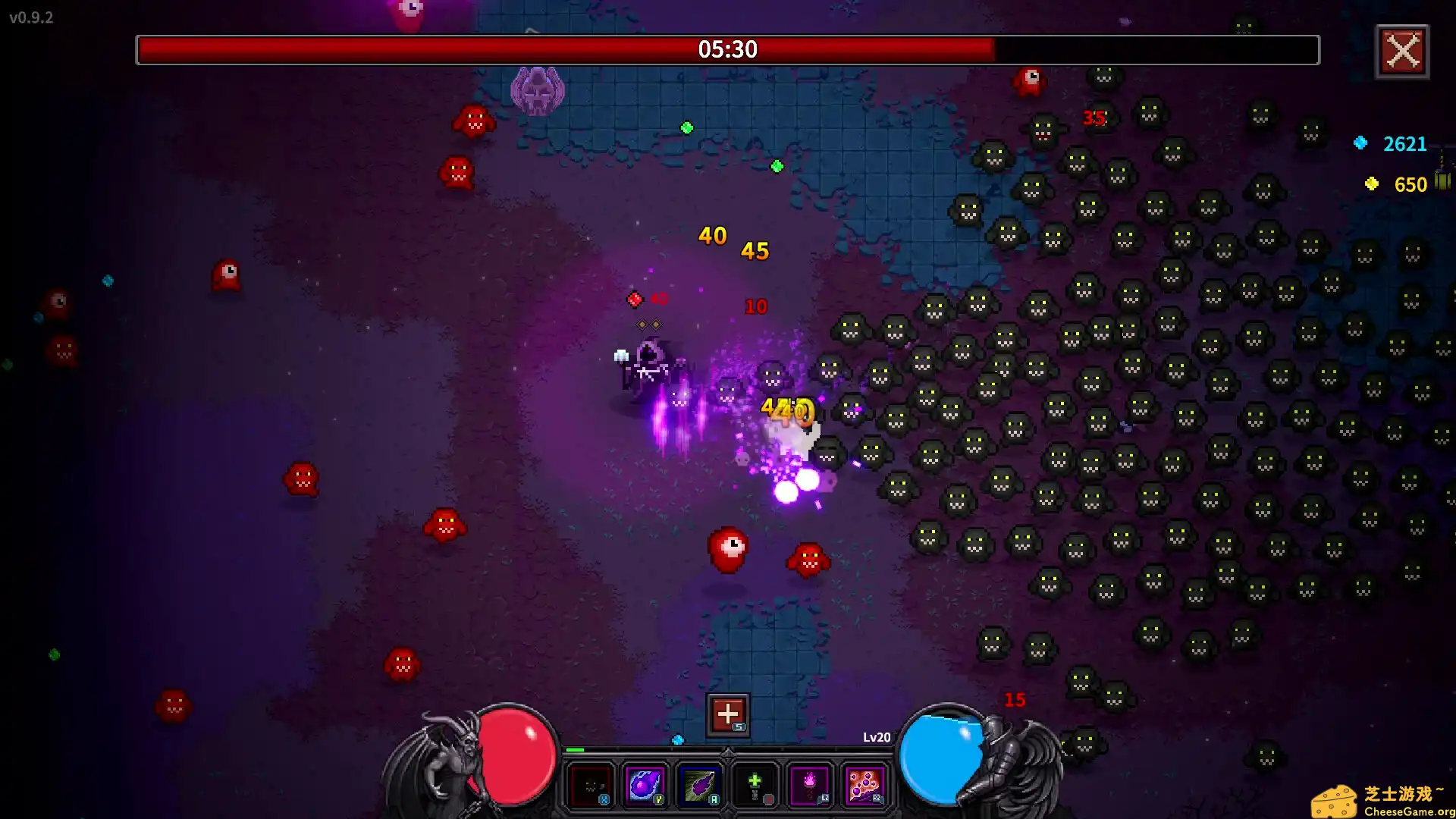Image resolution: width=1456 pixels, height=819 pixels.
Task: Select the purple fireball ability icon
Action: [x=644, y=786]
